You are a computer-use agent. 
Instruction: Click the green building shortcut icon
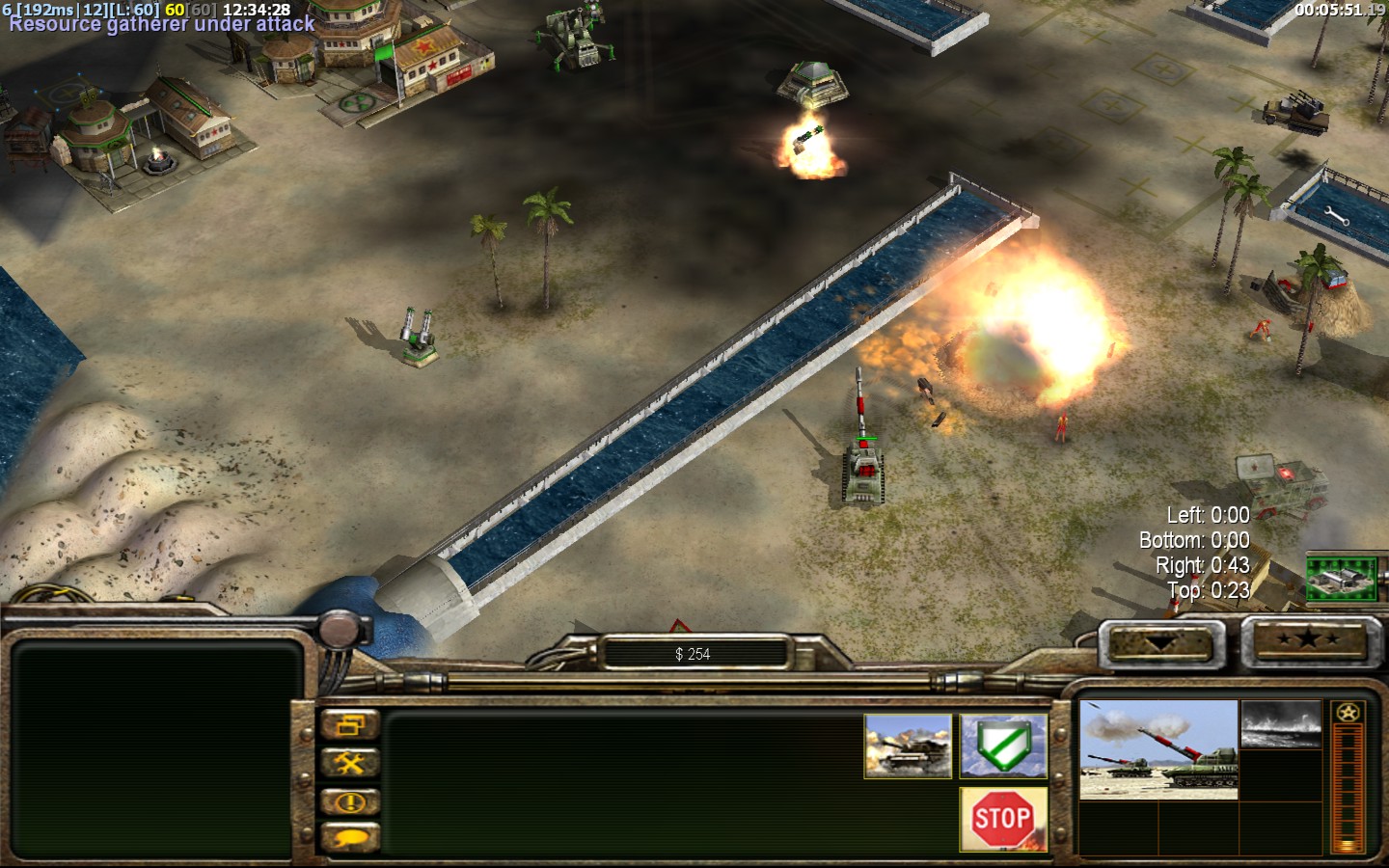pos(1342,578)
